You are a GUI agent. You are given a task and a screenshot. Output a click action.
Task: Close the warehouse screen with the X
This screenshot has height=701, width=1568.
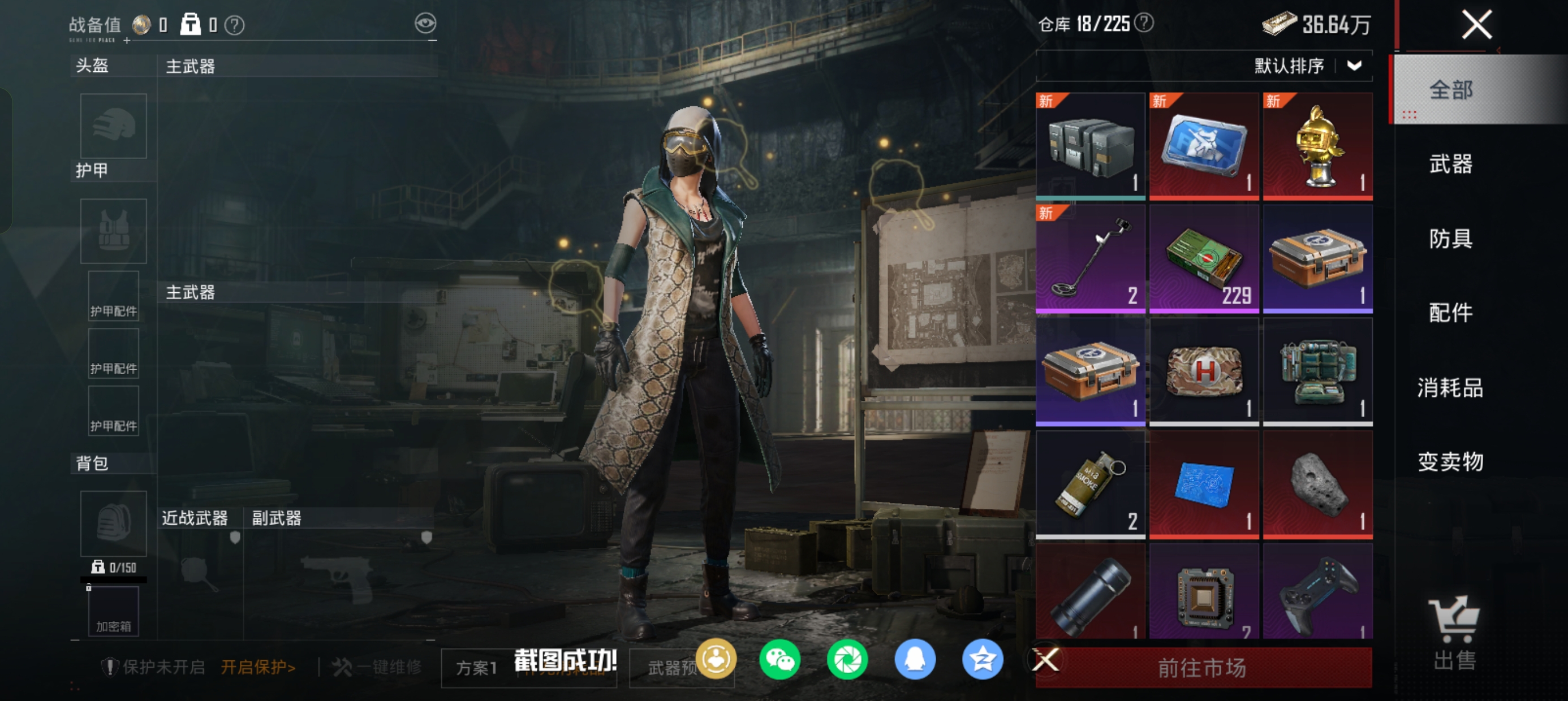coord(1476,25)
